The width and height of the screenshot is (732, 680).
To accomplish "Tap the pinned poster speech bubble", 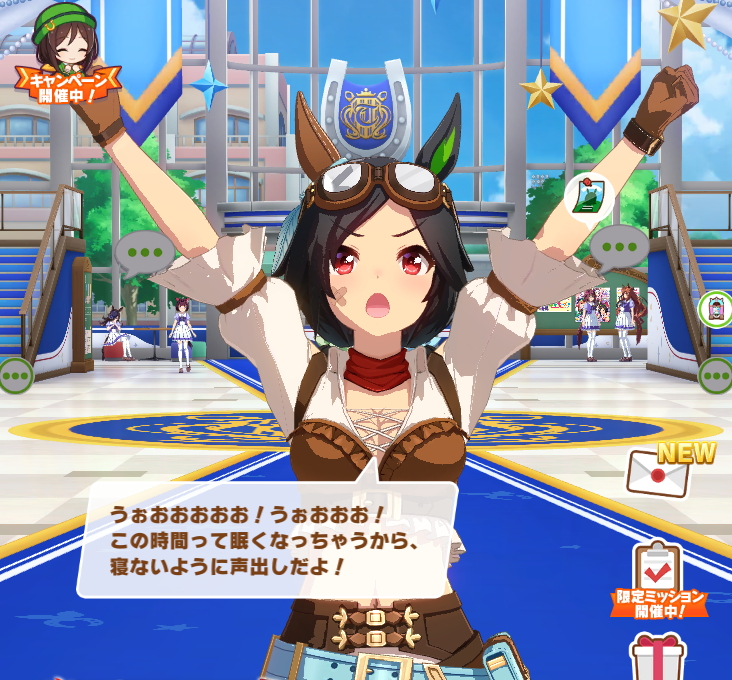I will [589, 195].
